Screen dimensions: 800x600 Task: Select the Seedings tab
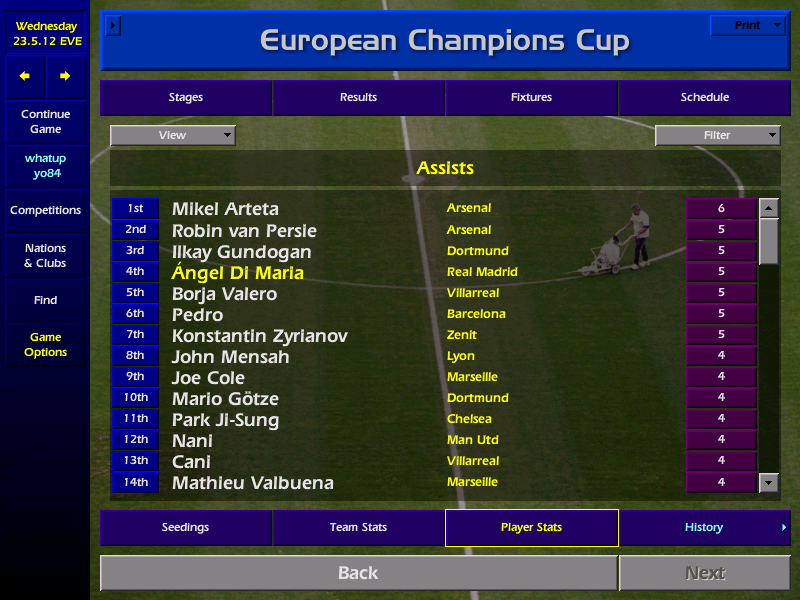(x=186, y=527)
